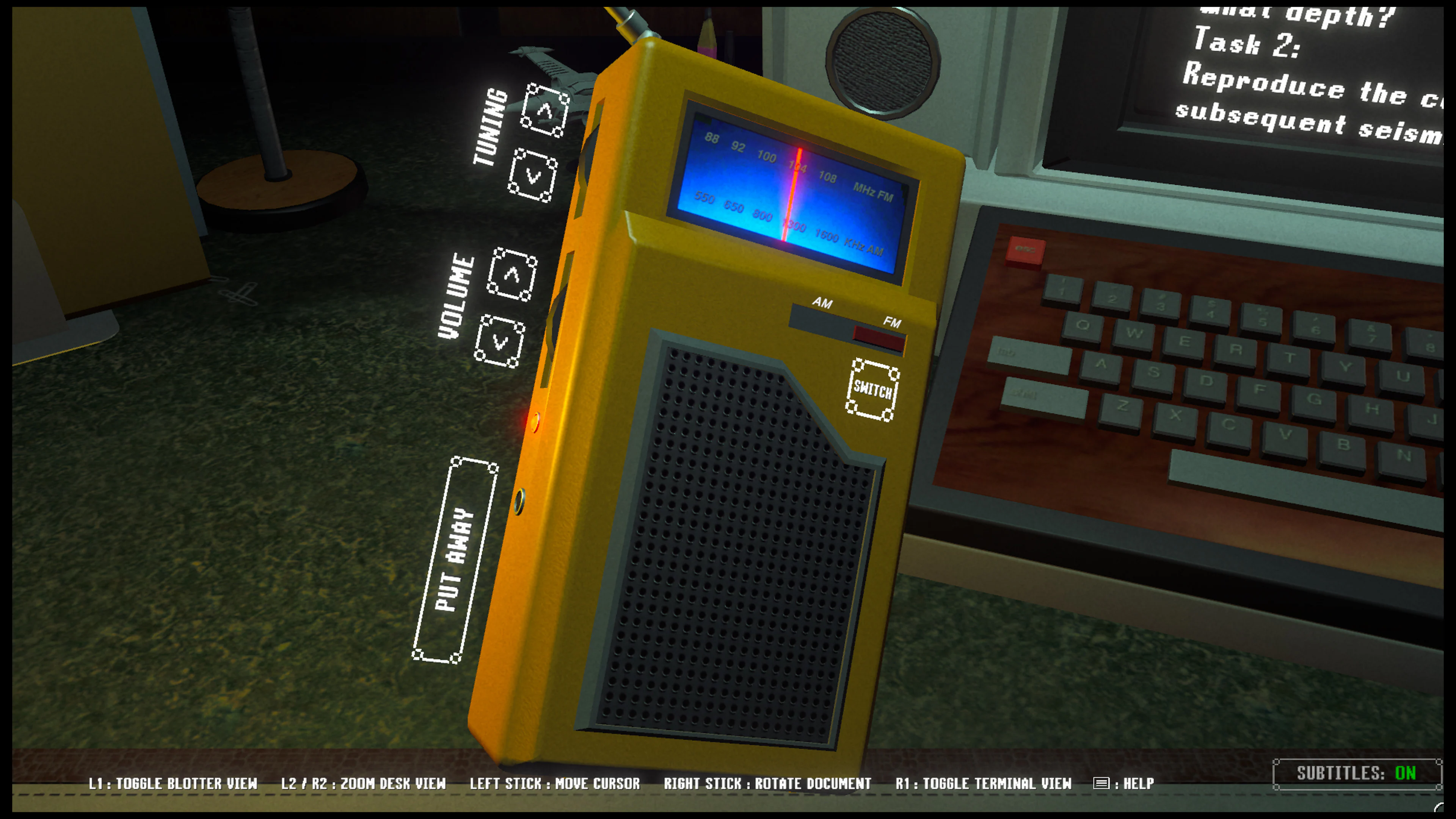Open Help via the hamburger icon
Image resolution: width=1456 pixels, height=819 pixels.
tap(1101, 784)
